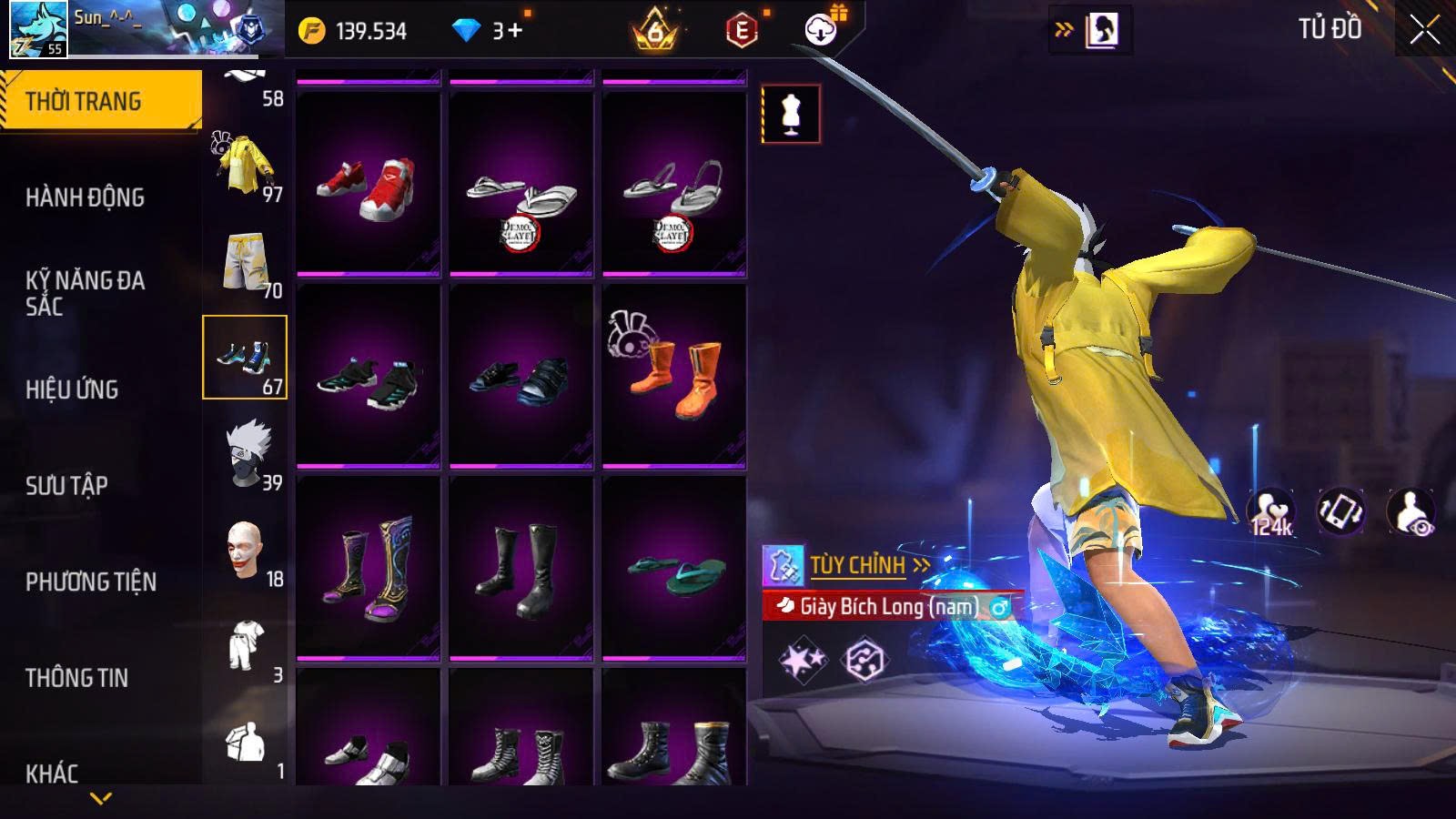Select the yellow jacket tops category
Screen dimensions: 1456x819
[245, 166]
